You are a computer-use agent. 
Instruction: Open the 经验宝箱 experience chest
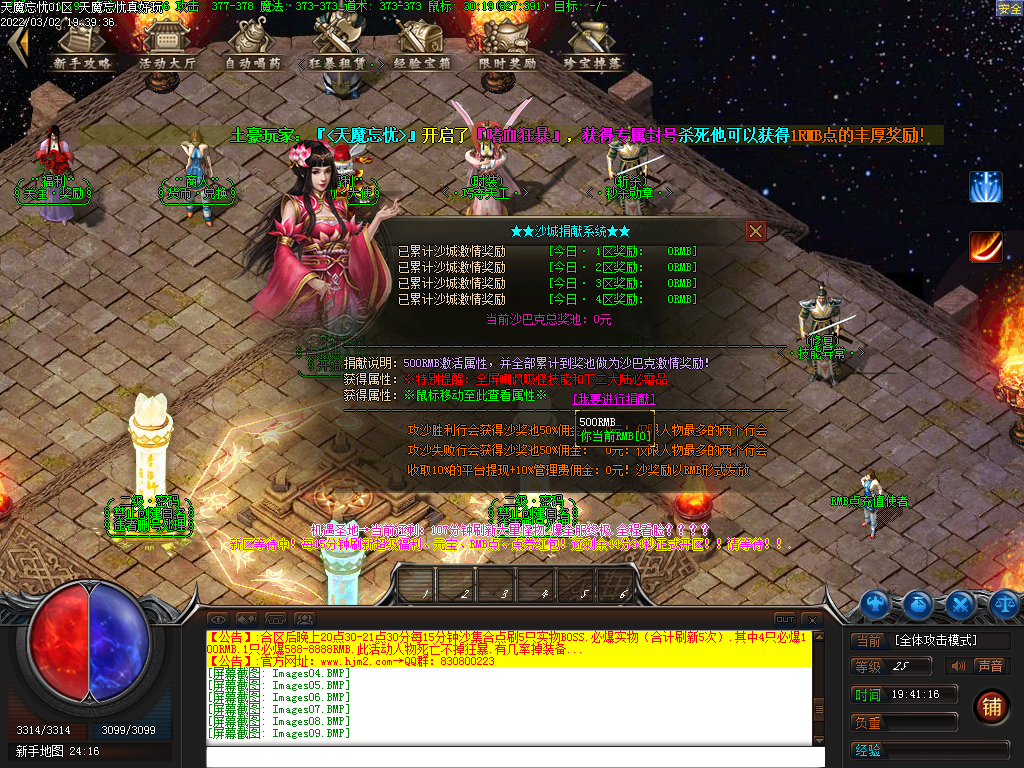(422, 46)
